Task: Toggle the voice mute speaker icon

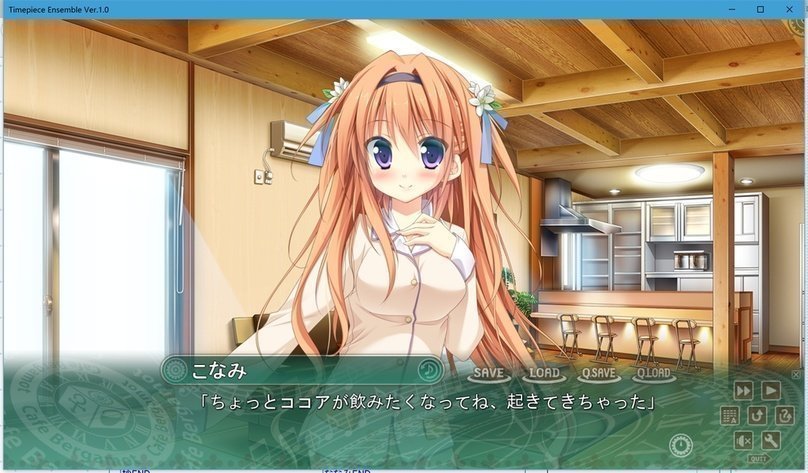Action: [744, 440]
